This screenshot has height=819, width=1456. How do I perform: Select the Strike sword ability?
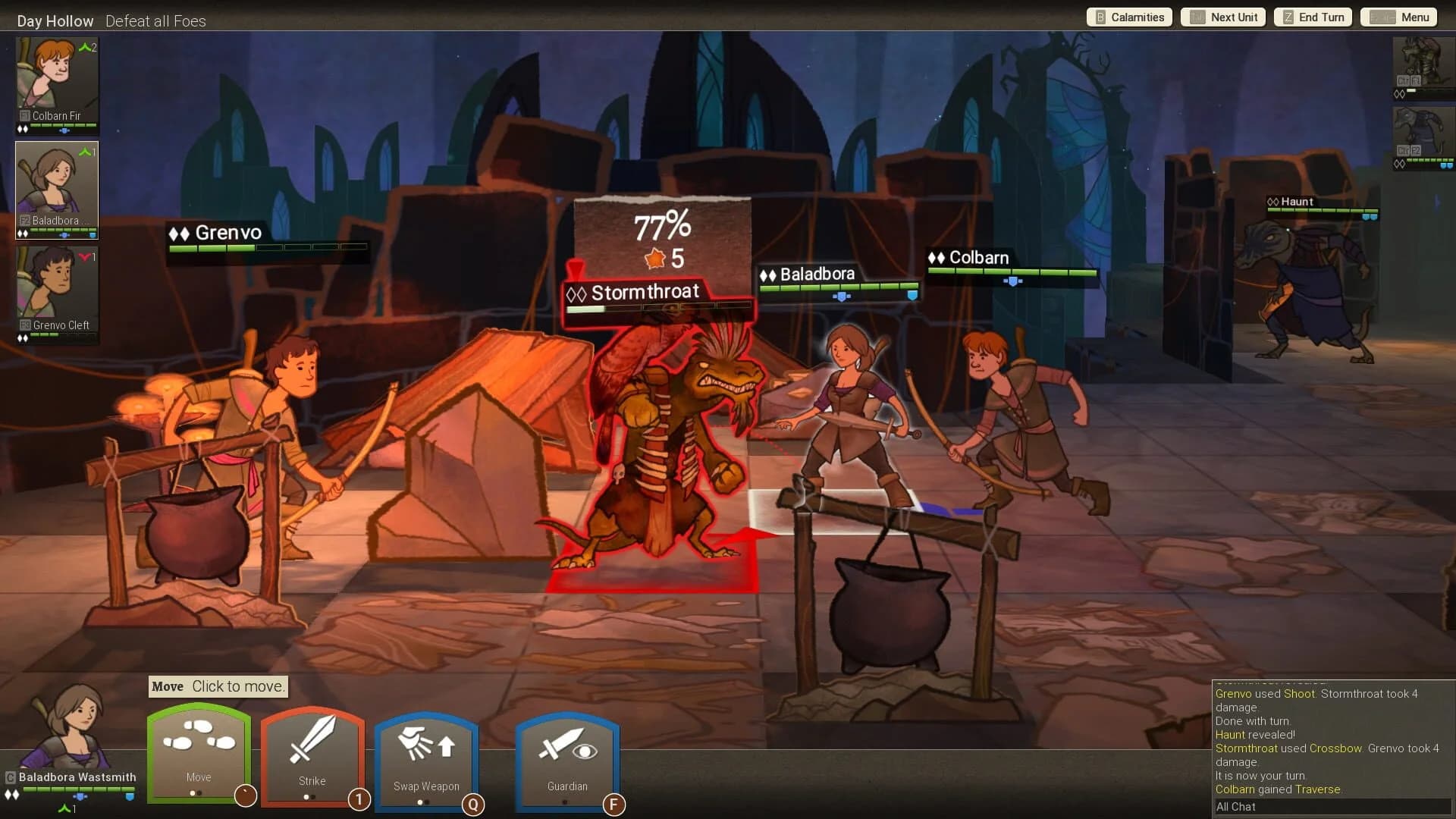pos(312,755)
